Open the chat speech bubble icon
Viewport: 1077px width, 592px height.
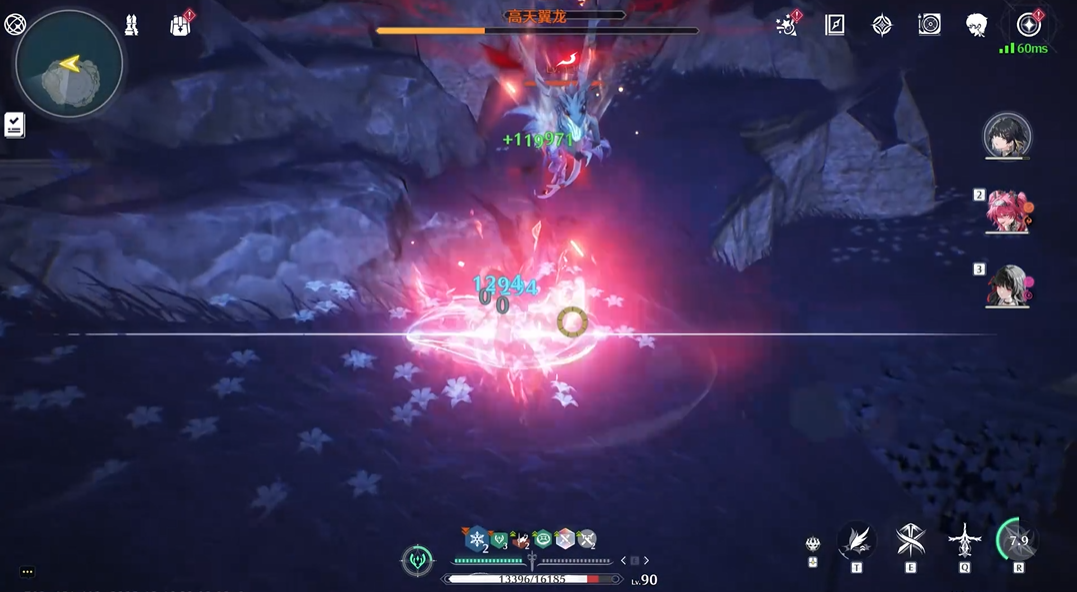(x=27, y=572)
